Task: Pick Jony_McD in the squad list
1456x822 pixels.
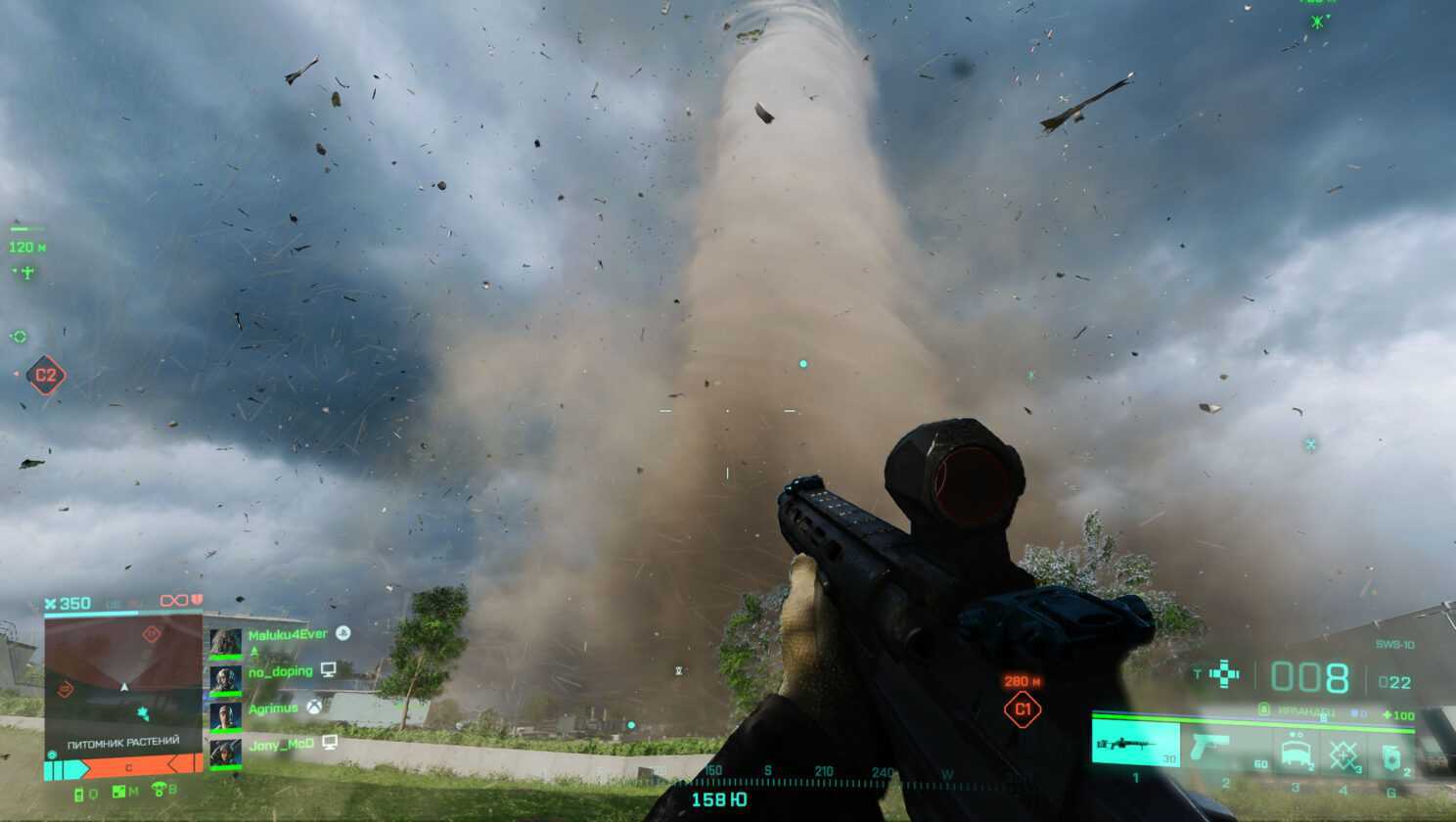Action: (x=281, y=745)
